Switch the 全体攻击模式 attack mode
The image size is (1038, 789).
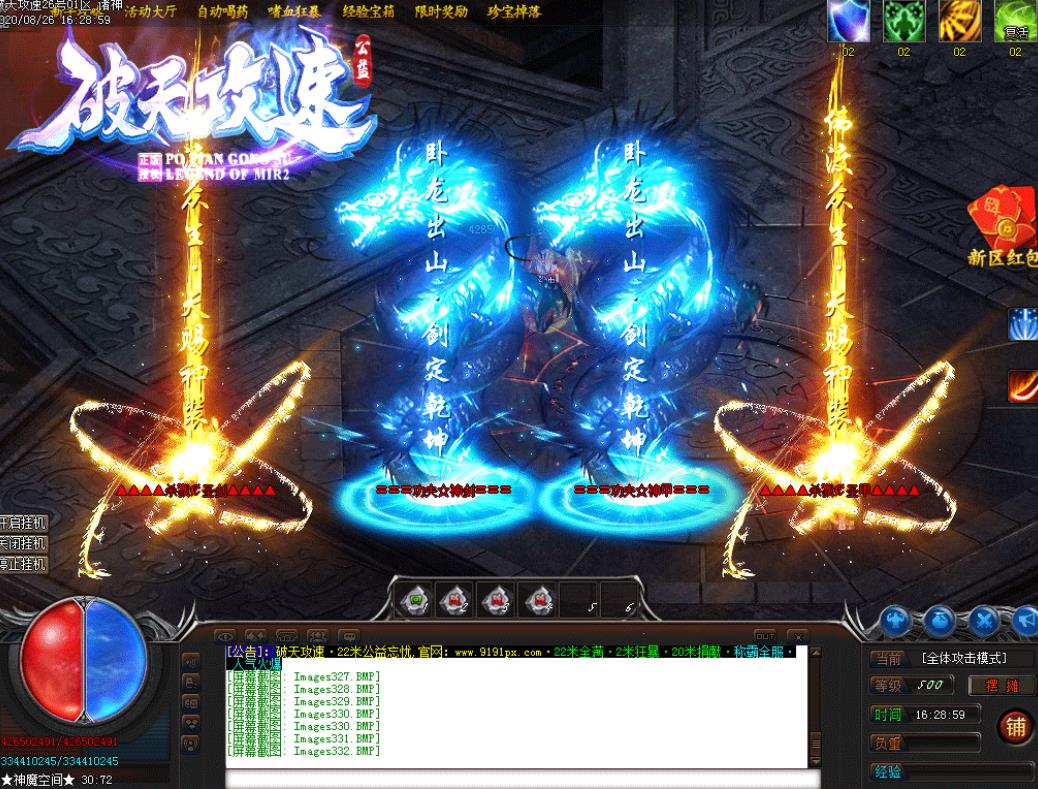point(963,658)
